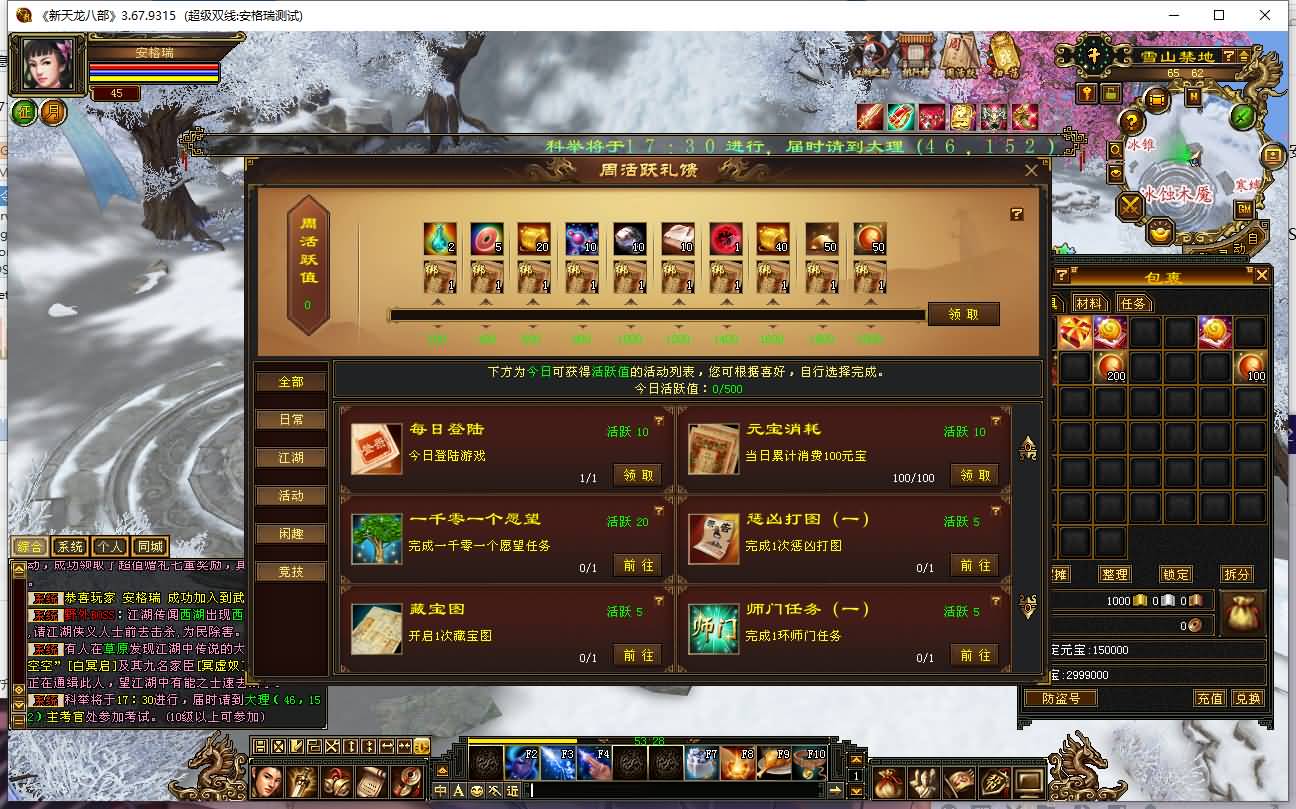Select the 系统 chat channel tab
The height and width of the screenshot is (809, 1296).
[x=70, y=546]
